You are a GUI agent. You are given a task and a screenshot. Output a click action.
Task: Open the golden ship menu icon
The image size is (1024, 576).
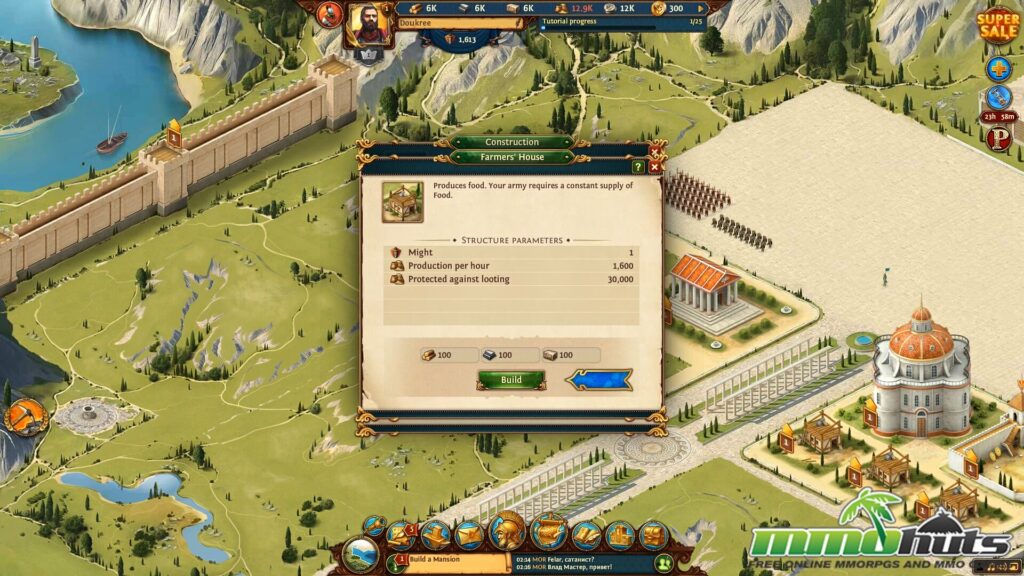[x=549, y=531]
